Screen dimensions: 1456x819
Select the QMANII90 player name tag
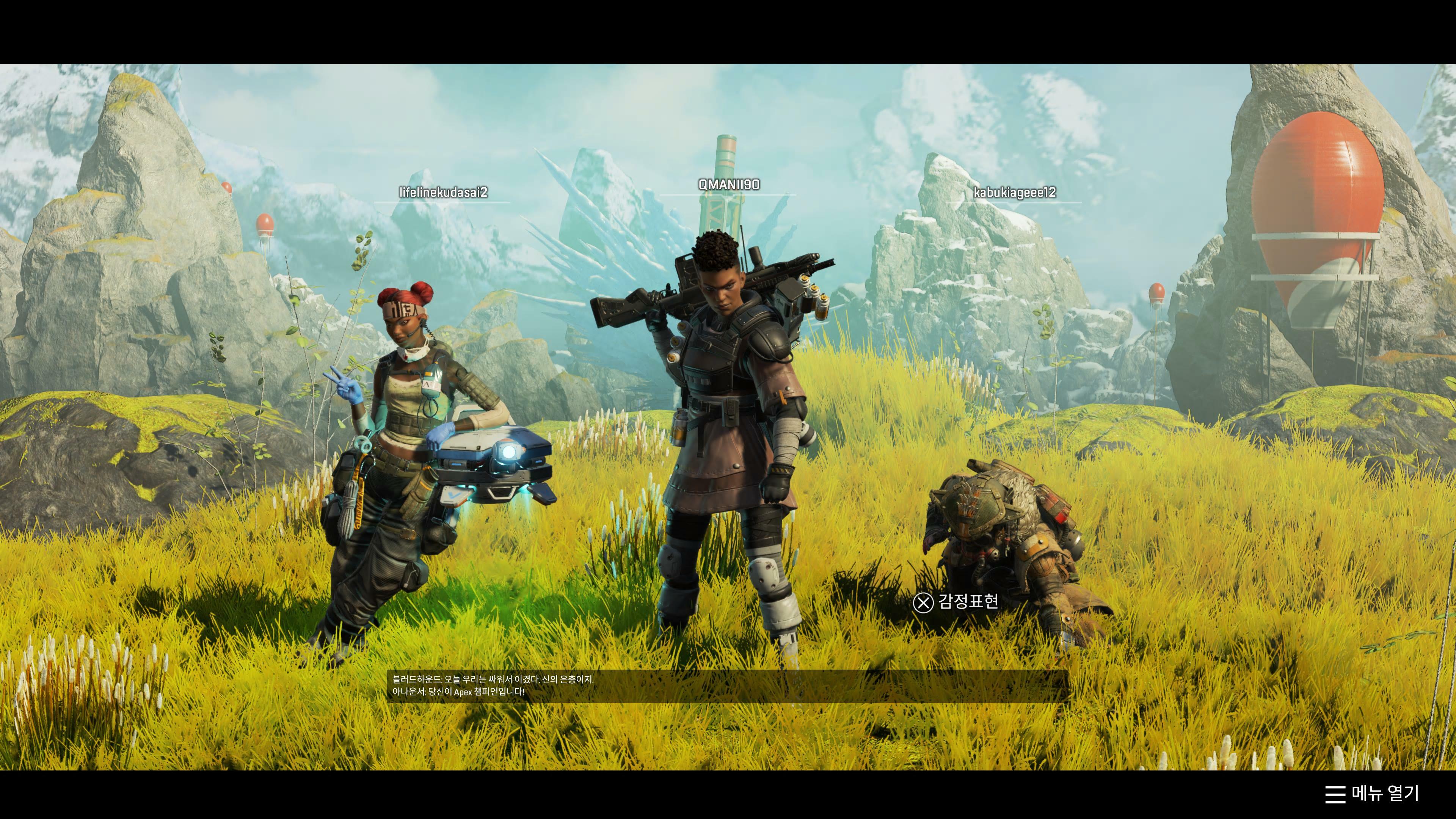728,184
